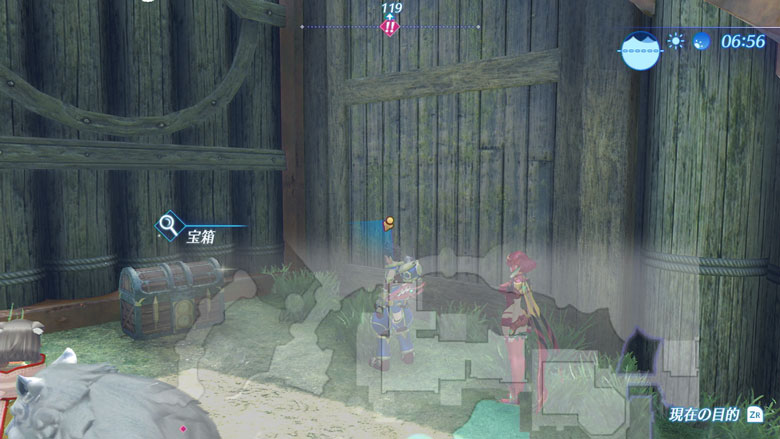Click the sun weather icon
The width and height of the screenshot is (780, 439).
[677, 42]
